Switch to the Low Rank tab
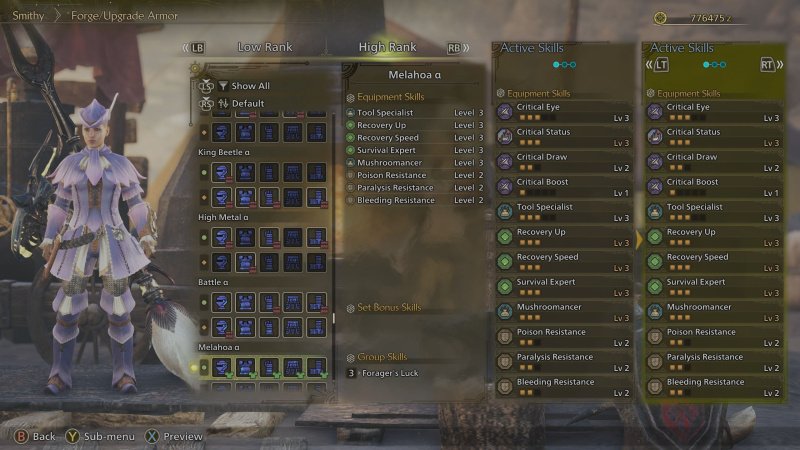800x450 pixels. (x=264, y=47)
